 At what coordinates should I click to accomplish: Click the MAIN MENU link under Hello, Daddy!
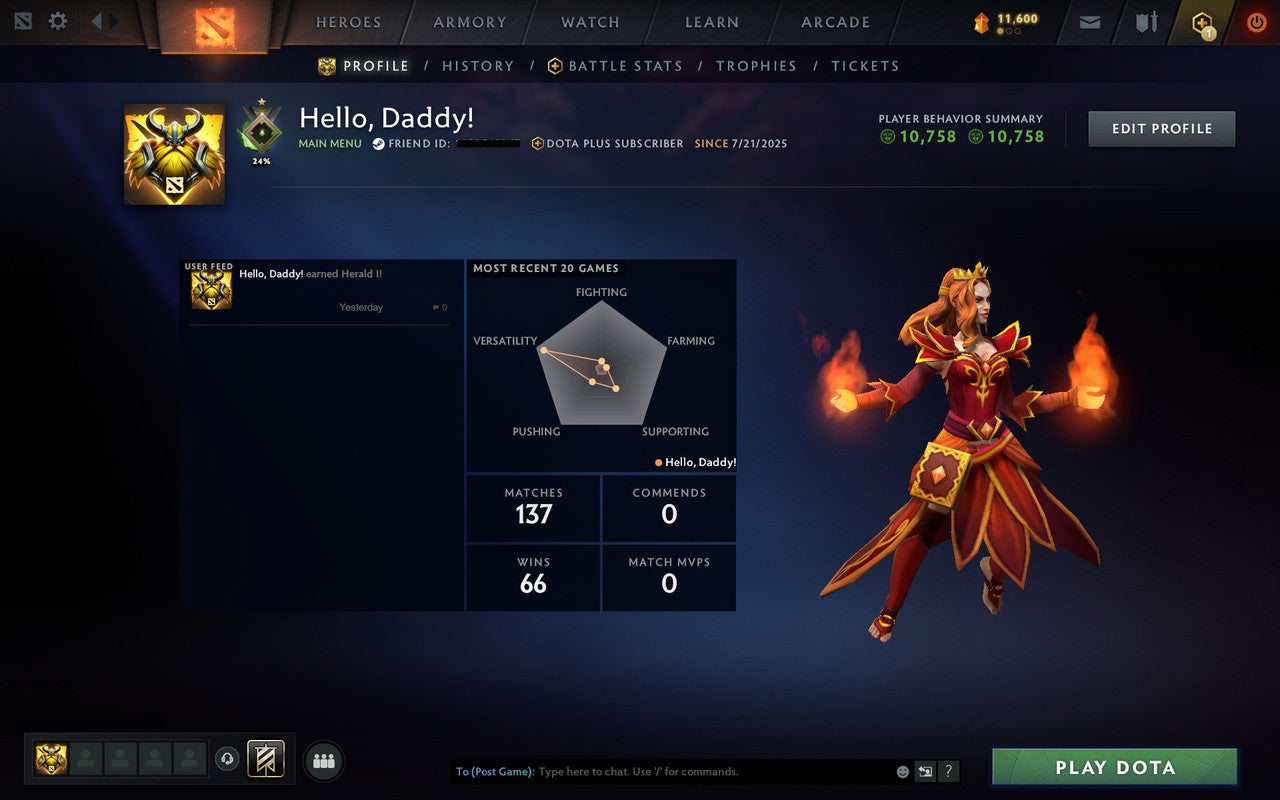[330, 143]
